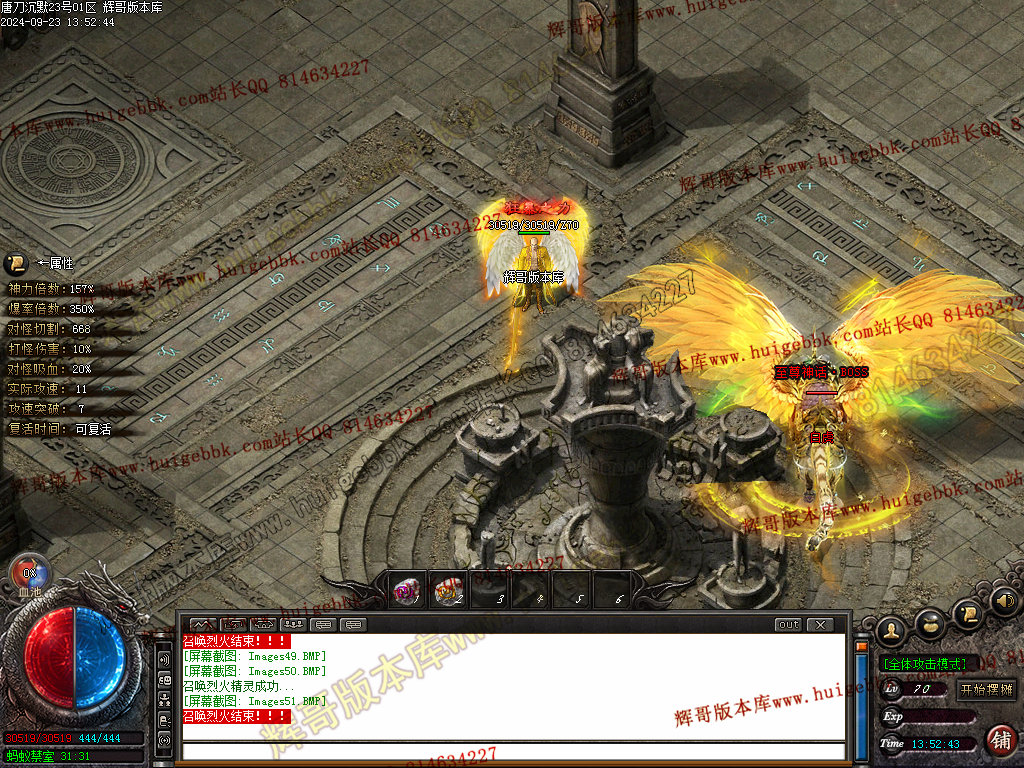Click the 血池 blood pool orb icon
Image resolution: width=1024 pixels, height=768 pixels.
tap(29, 575)
